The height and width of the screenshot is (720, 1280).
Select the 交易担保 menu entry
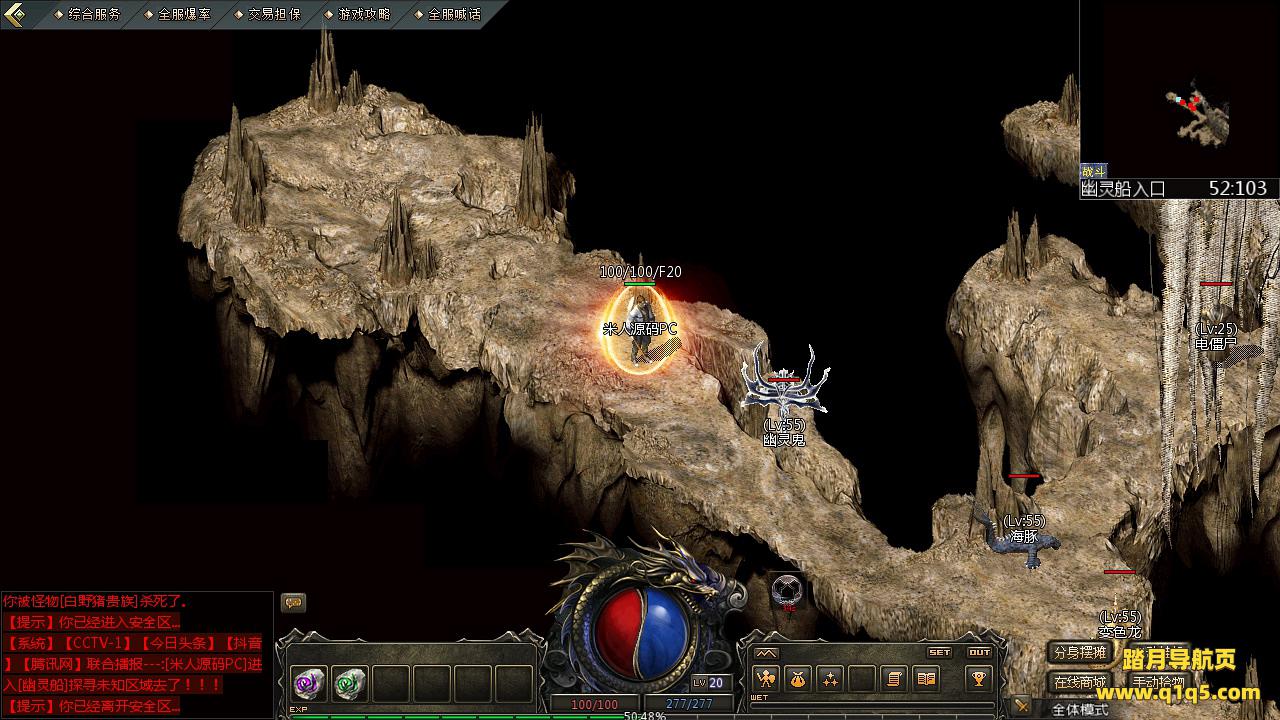[274, 15]
